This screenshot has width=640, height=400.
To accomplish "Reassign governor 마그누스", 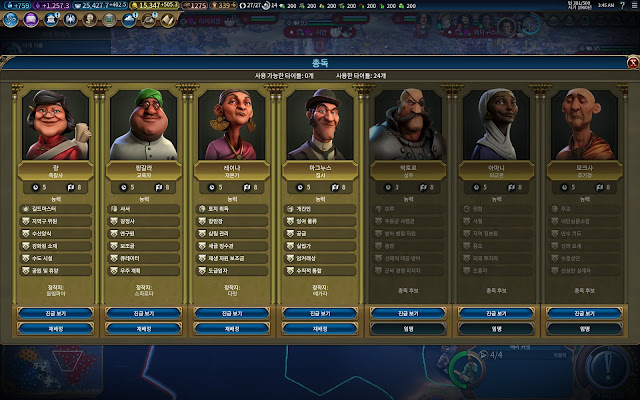I will [x=319, y=327].
